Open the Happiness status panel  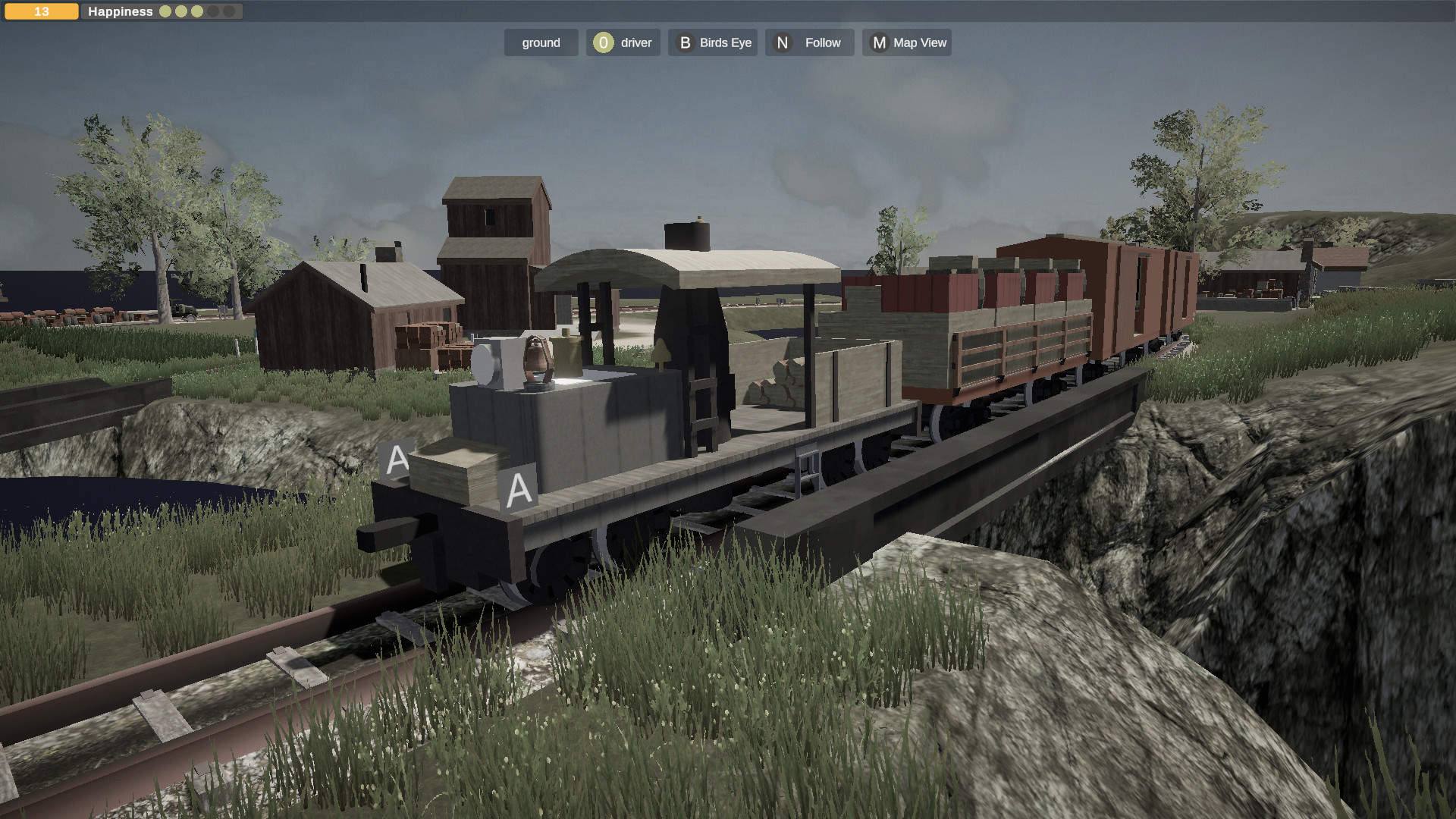point(120,11)
